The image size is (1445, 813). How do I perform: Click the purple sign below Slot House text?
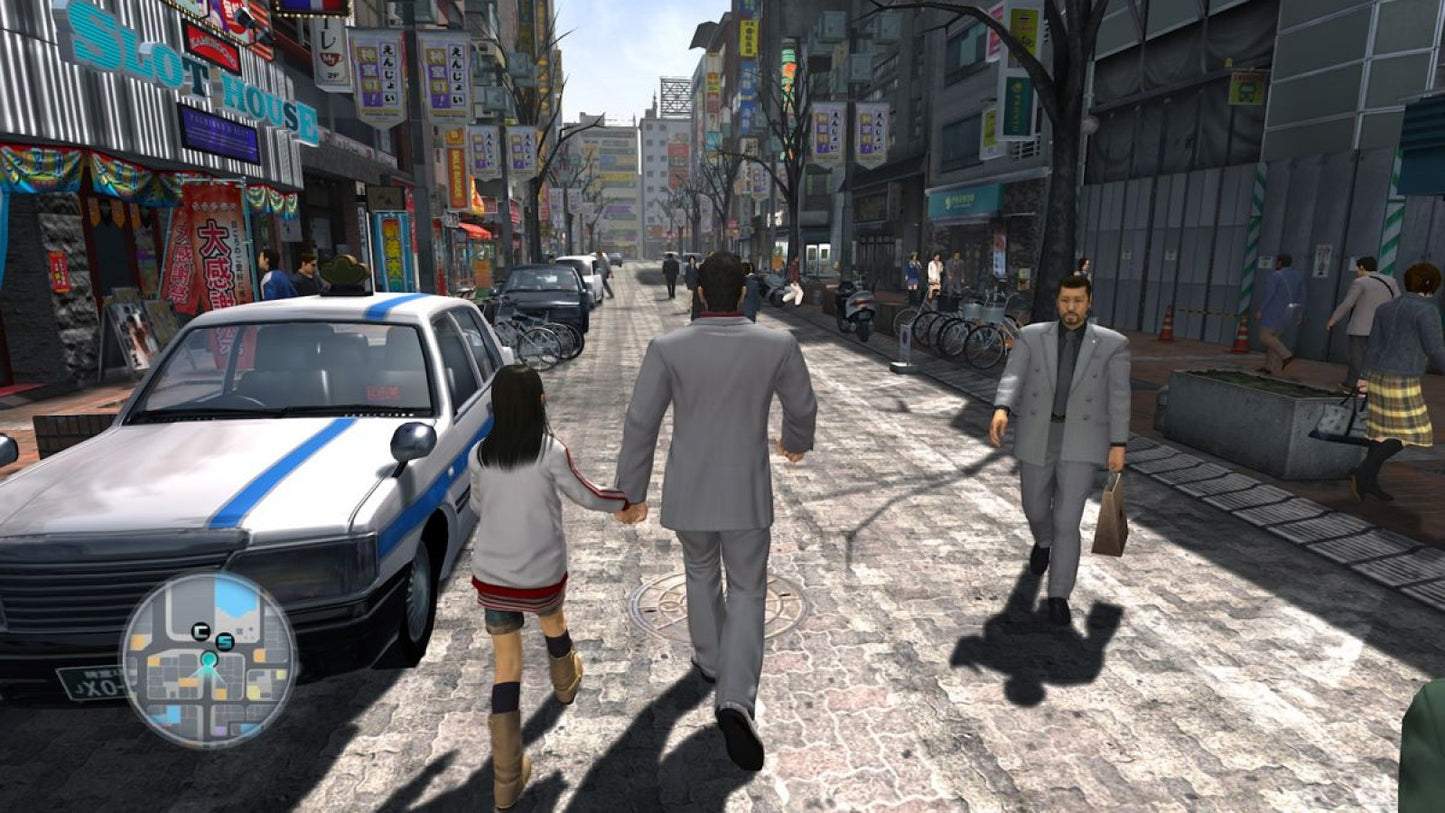click(219, 132)
